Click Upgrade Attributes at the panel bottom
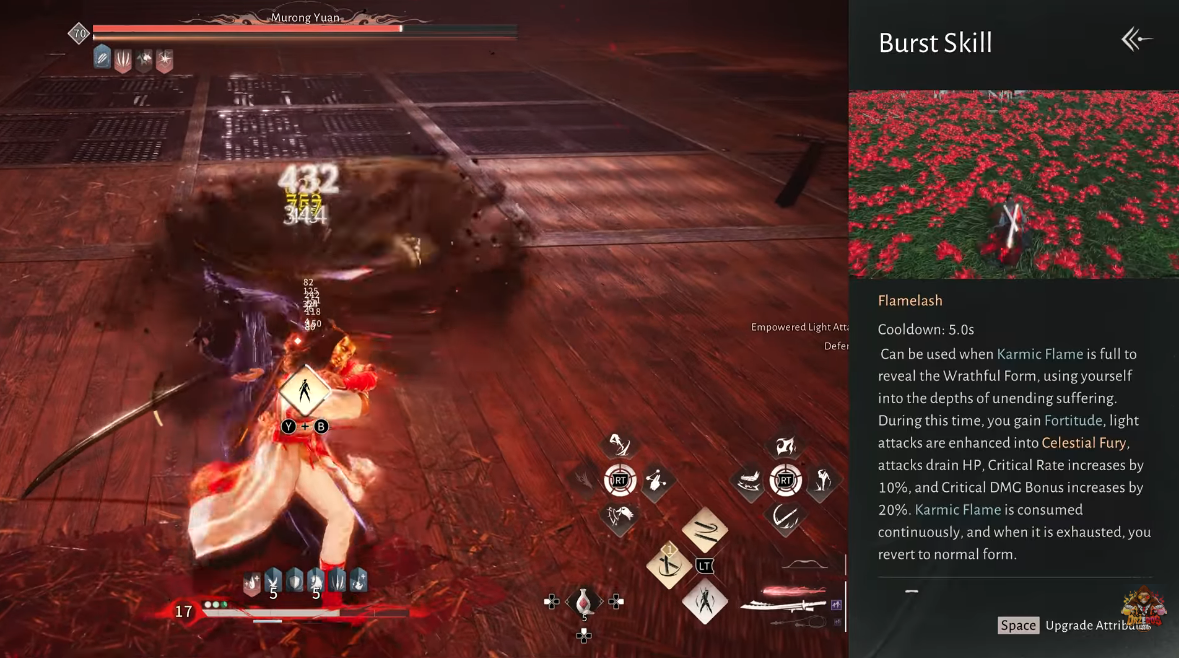The height and width of the screenshot is (658, 1179). click(x=1095, y=626)
